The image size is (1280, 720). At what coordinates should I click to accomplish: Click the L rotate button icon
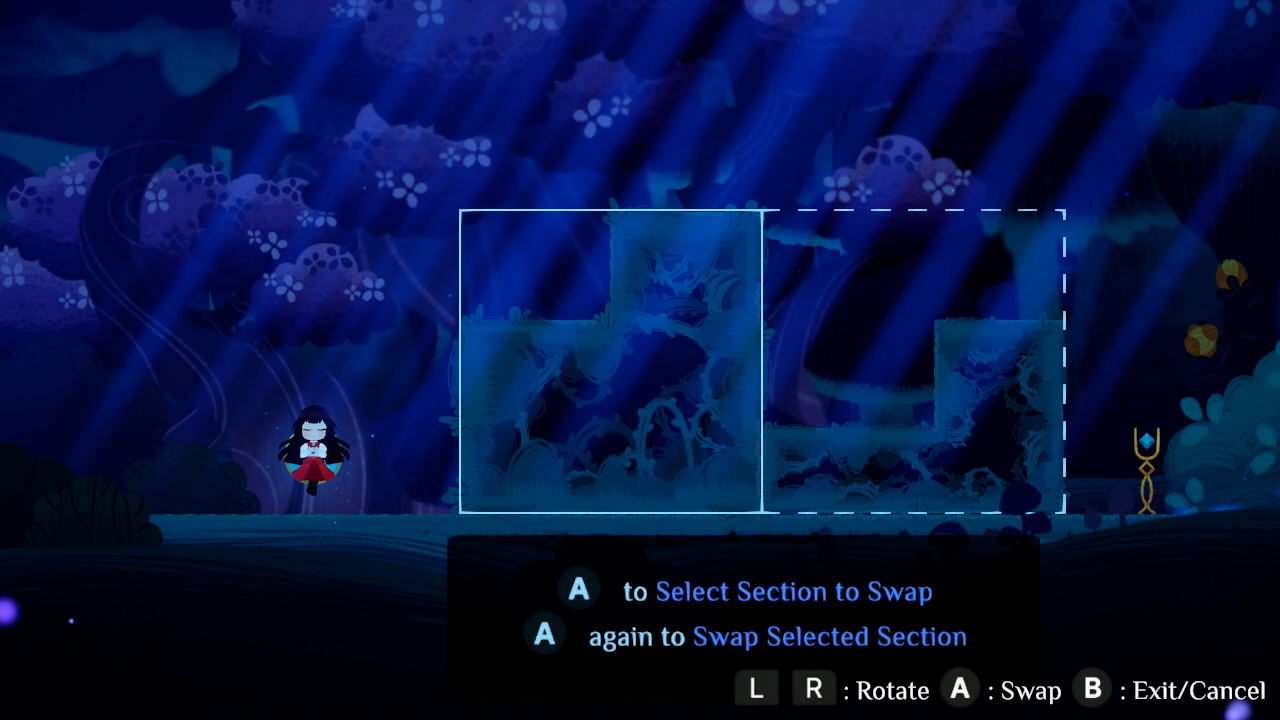(x=757, y=689)
